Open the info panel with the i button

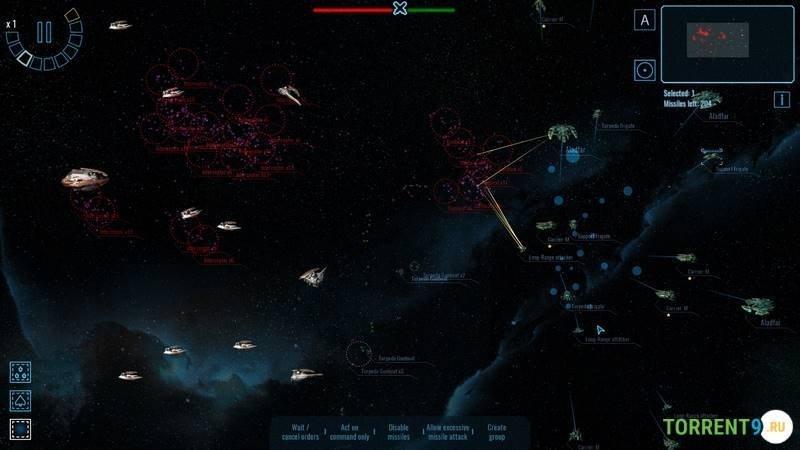(782, 99)
